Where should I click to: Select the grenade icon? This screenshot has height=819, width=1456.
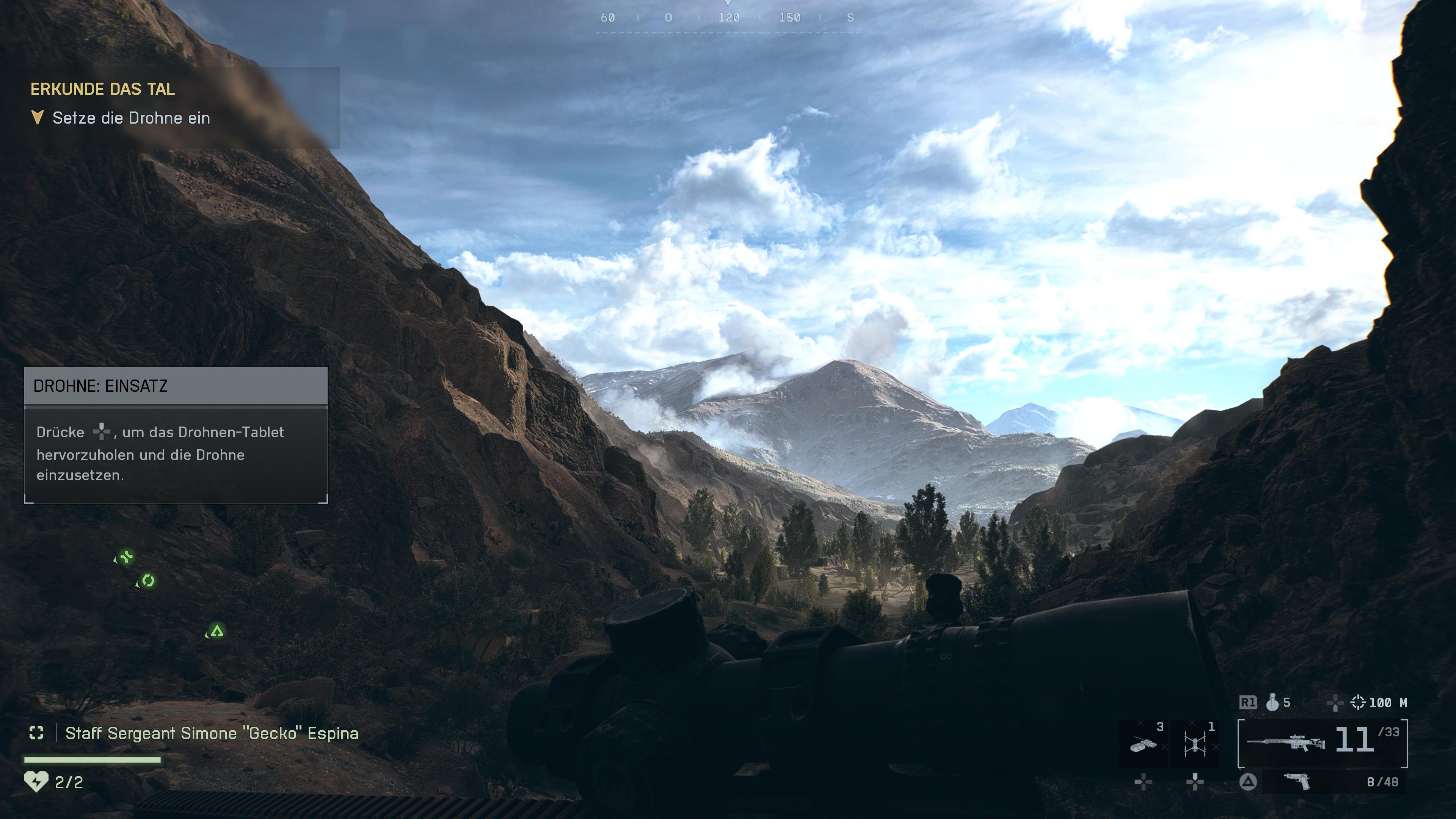[1272, 703]
